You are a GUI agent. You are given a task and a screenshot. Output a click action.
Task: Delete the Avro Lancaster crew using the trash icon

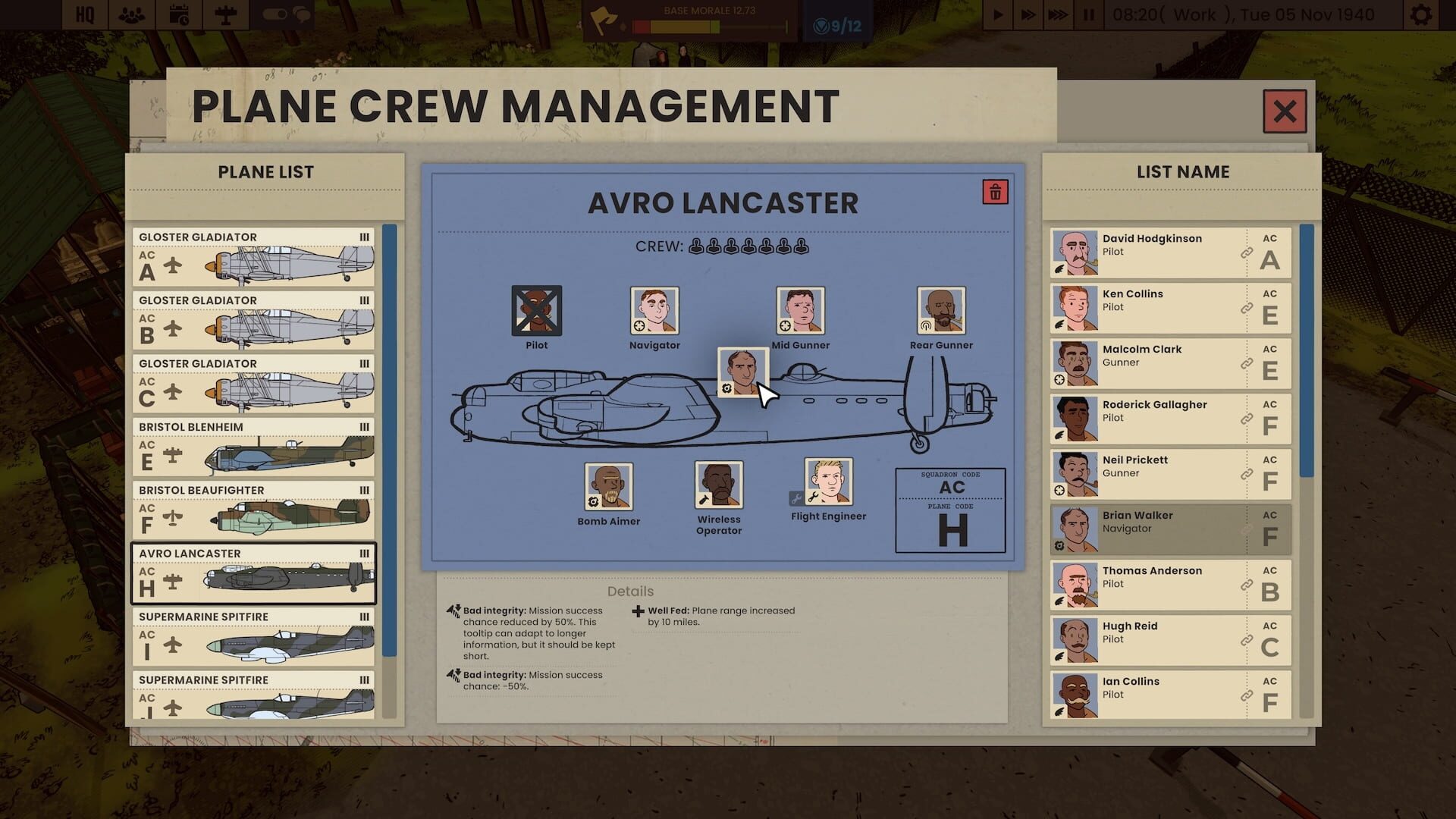tap(994, 192)
